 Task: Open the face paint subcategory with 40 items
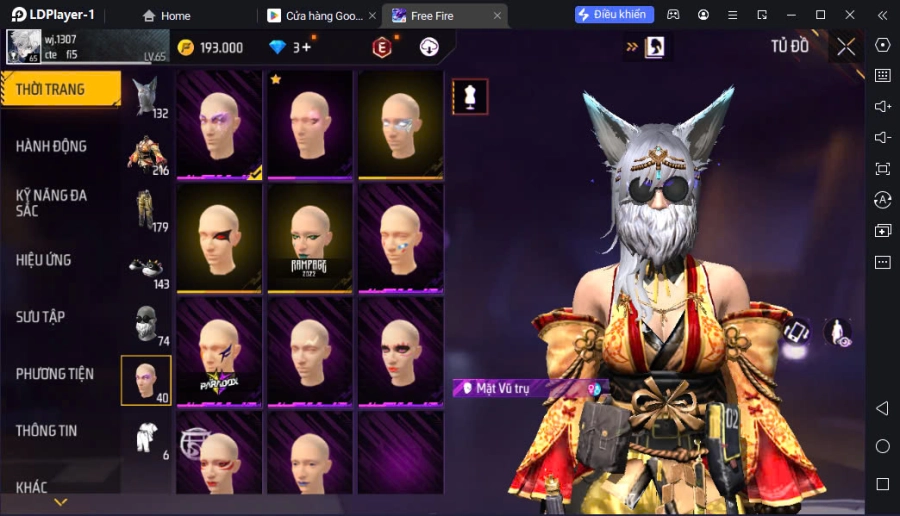click(146, 380)
